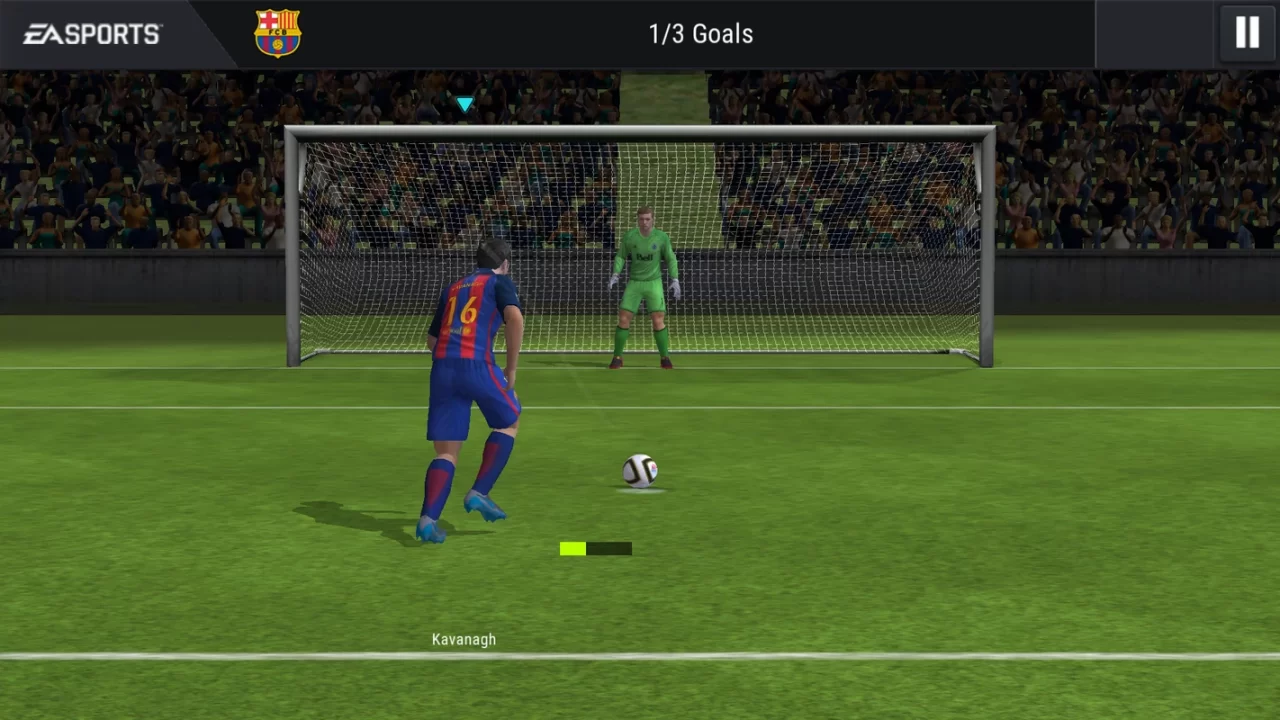The image size is (1280, 720).
Task: Expand the 1/3 Goals objective header
Action: 700,33
